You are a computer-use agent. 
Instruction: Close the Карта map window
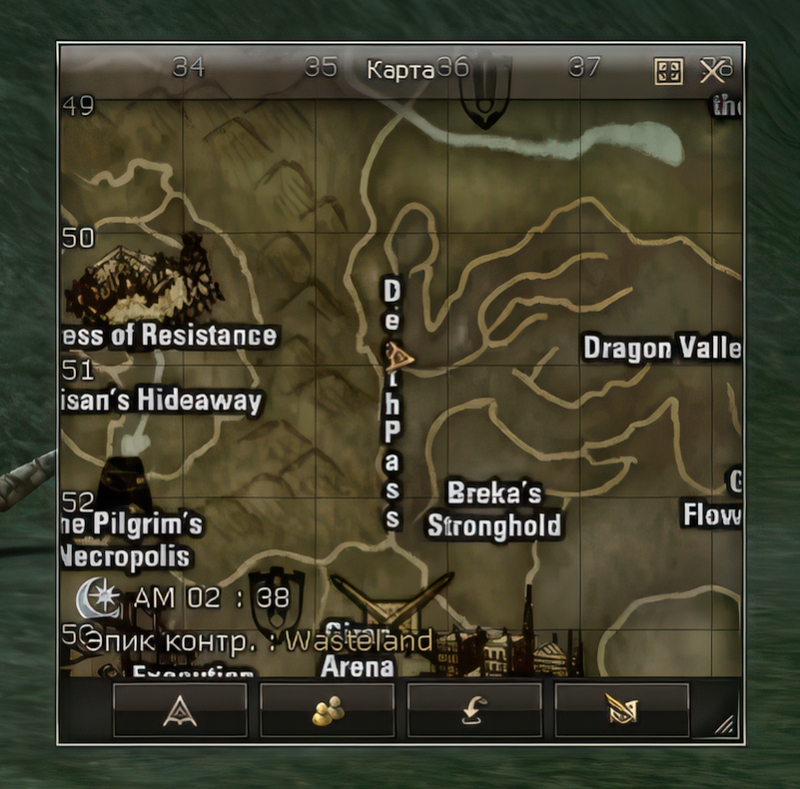pyautogui.click(x=713, y=71)
